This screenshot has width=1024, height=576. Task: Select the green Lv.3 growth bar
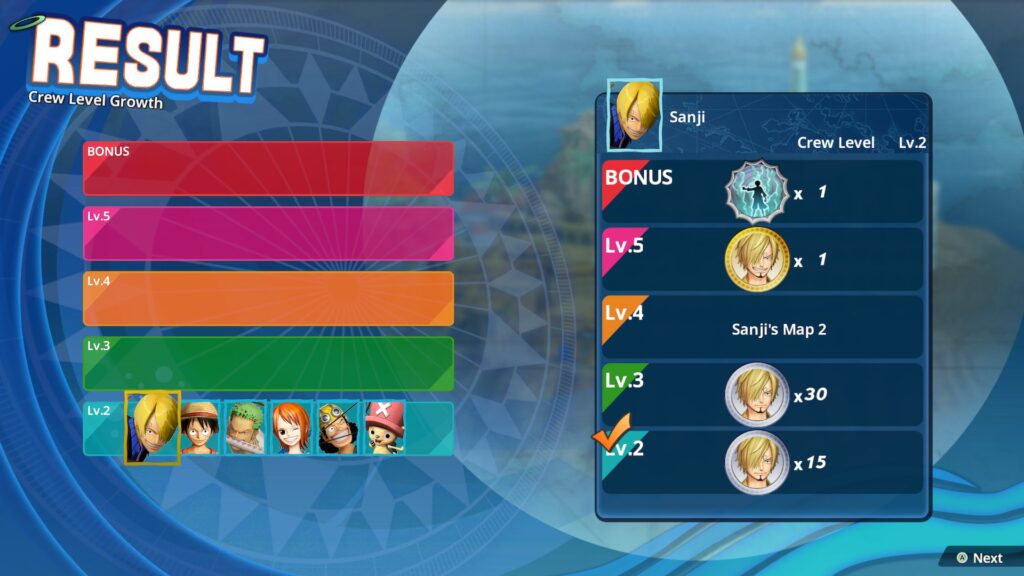268,363
